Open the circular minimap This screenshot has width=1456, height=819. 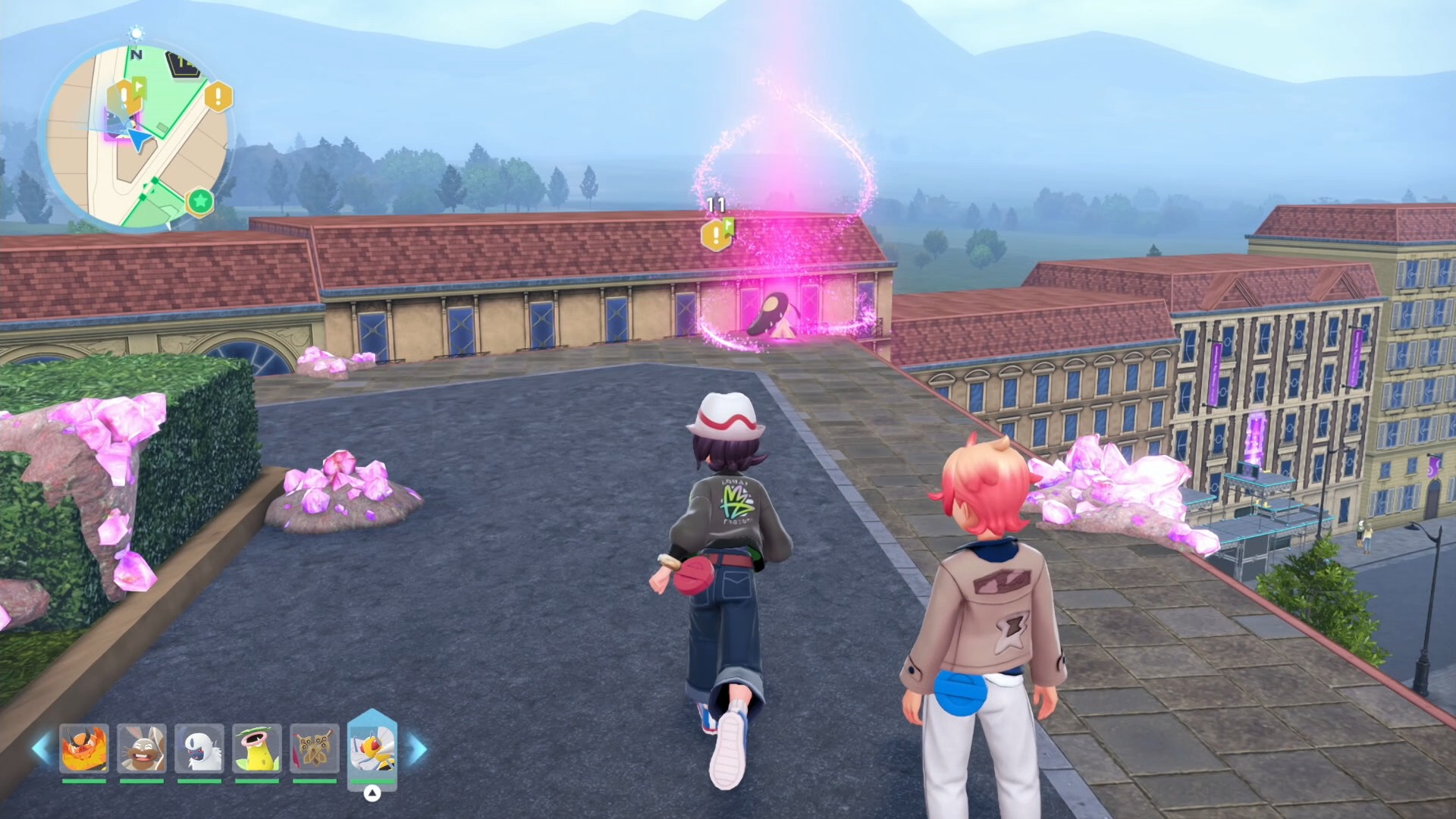point(136,136)
